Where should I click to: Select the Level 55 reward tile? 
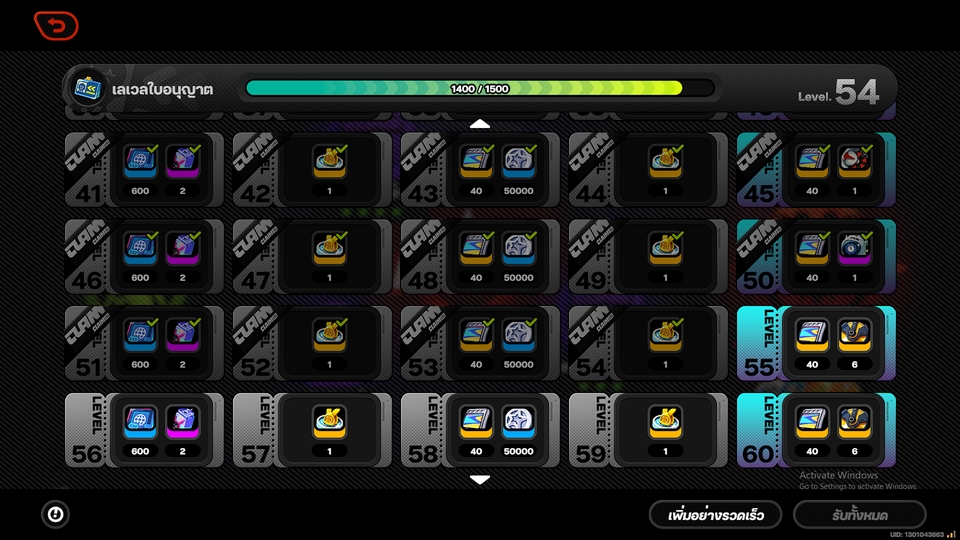(x=816, y=343)
